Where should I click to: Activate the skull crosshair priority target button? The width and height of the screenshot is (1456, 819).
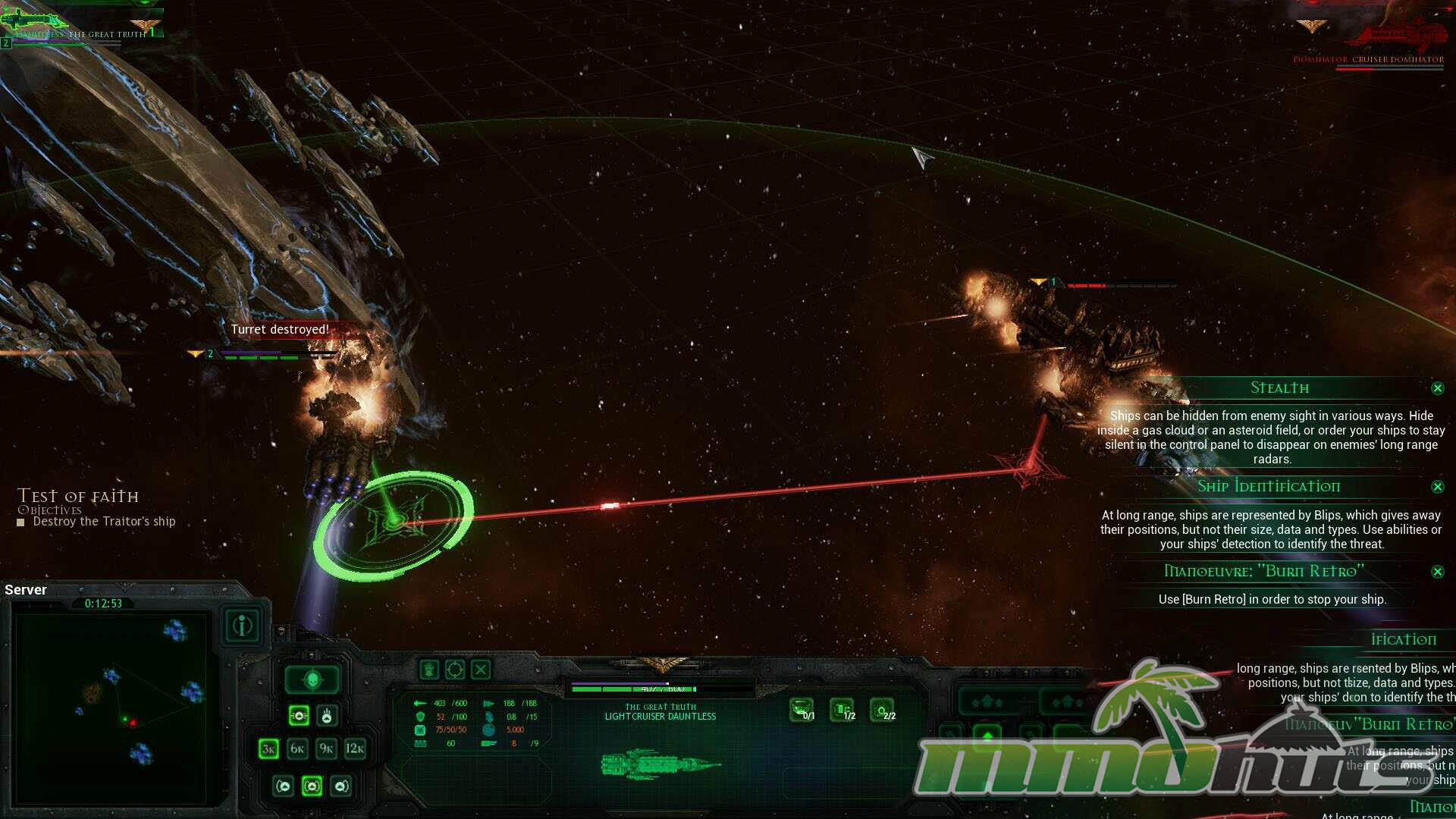click(312, 680)
